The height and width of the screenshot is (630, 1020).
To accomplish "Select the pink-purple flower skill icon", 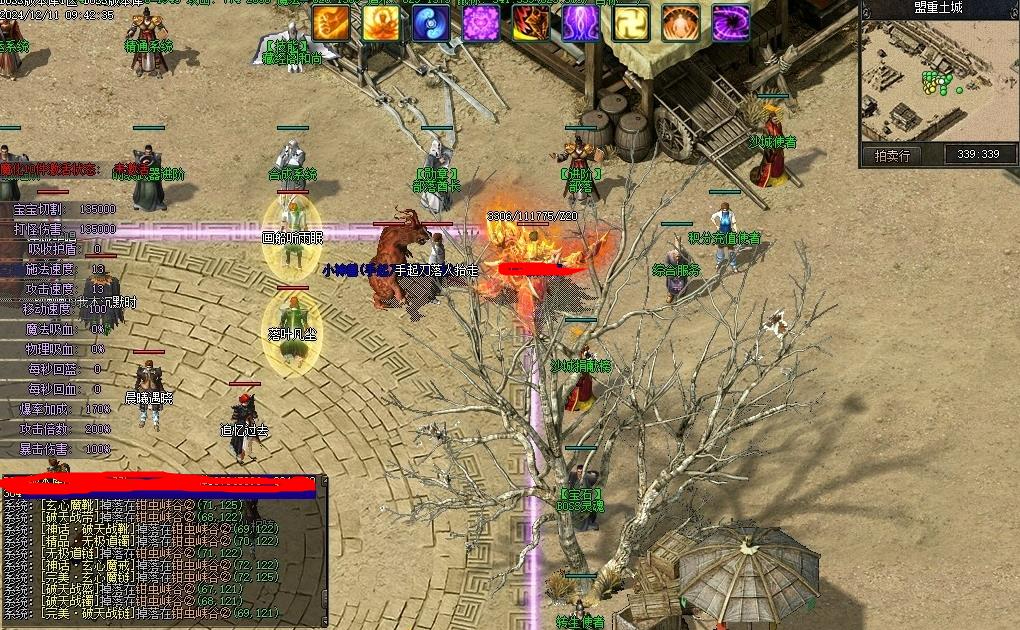I will coord(482,22).
